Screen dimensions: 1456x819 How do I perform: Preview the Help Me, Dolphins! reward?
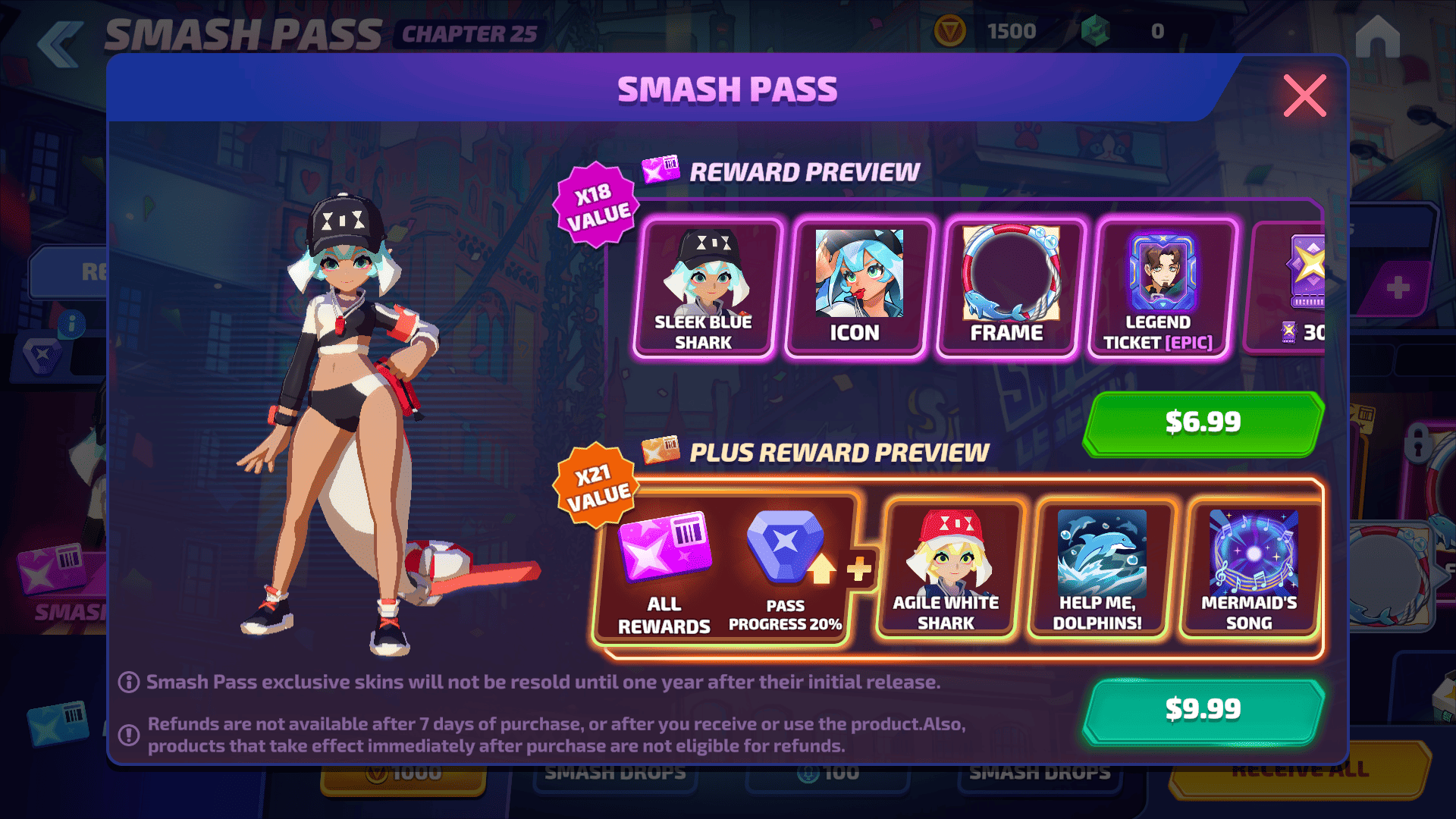[x=1099, y=569]
